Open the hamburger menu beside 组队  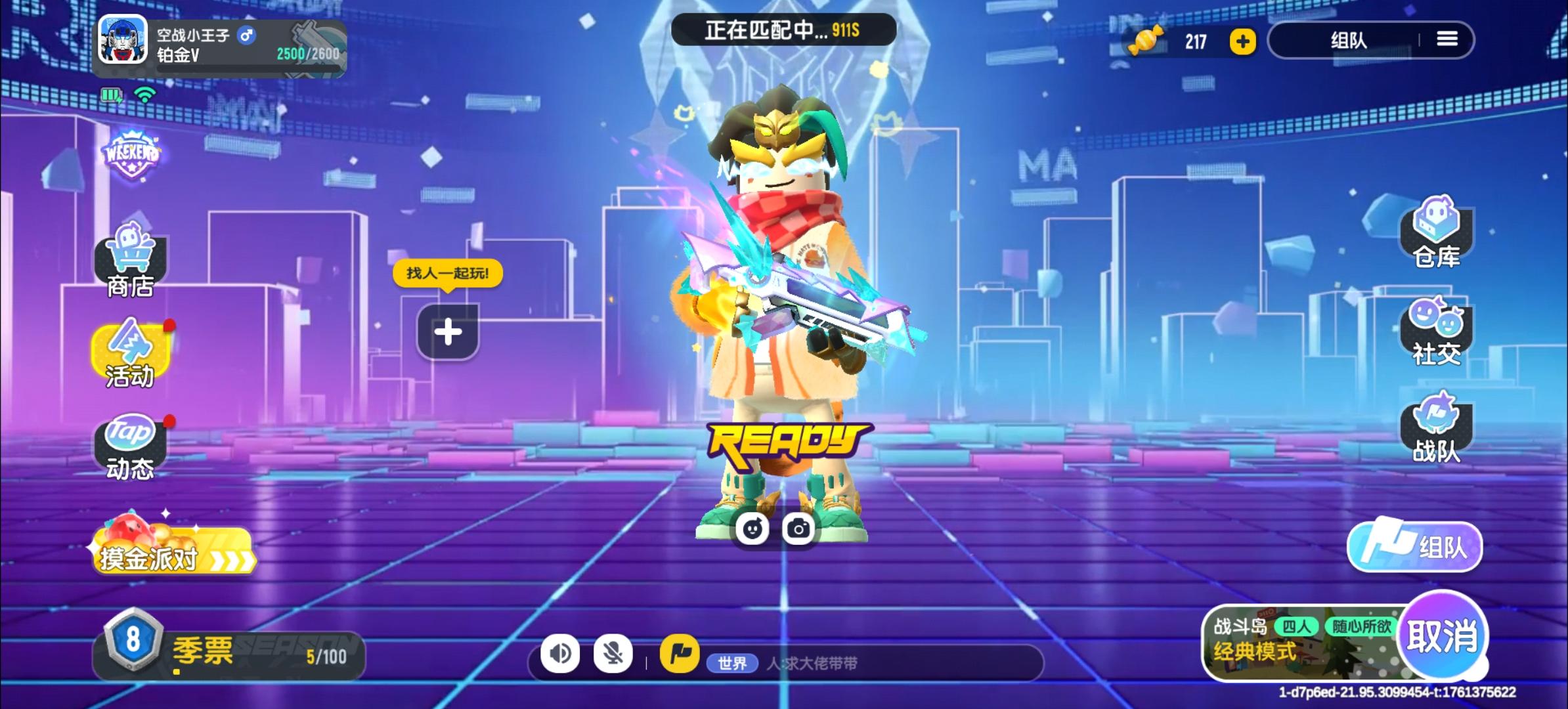click(x=1447, y=39)
